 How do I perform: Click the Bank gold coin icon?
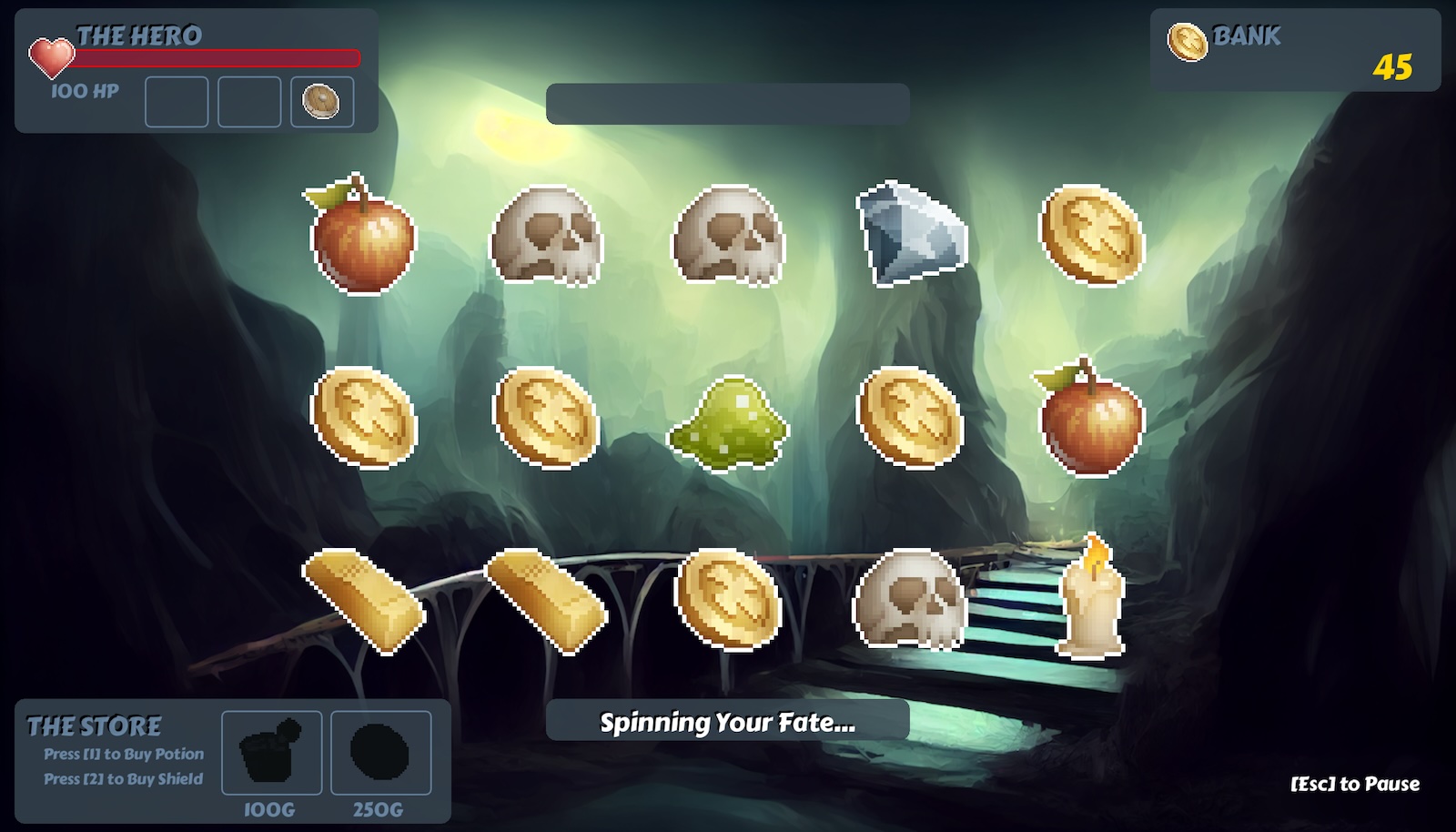(x=1187, y=42)
